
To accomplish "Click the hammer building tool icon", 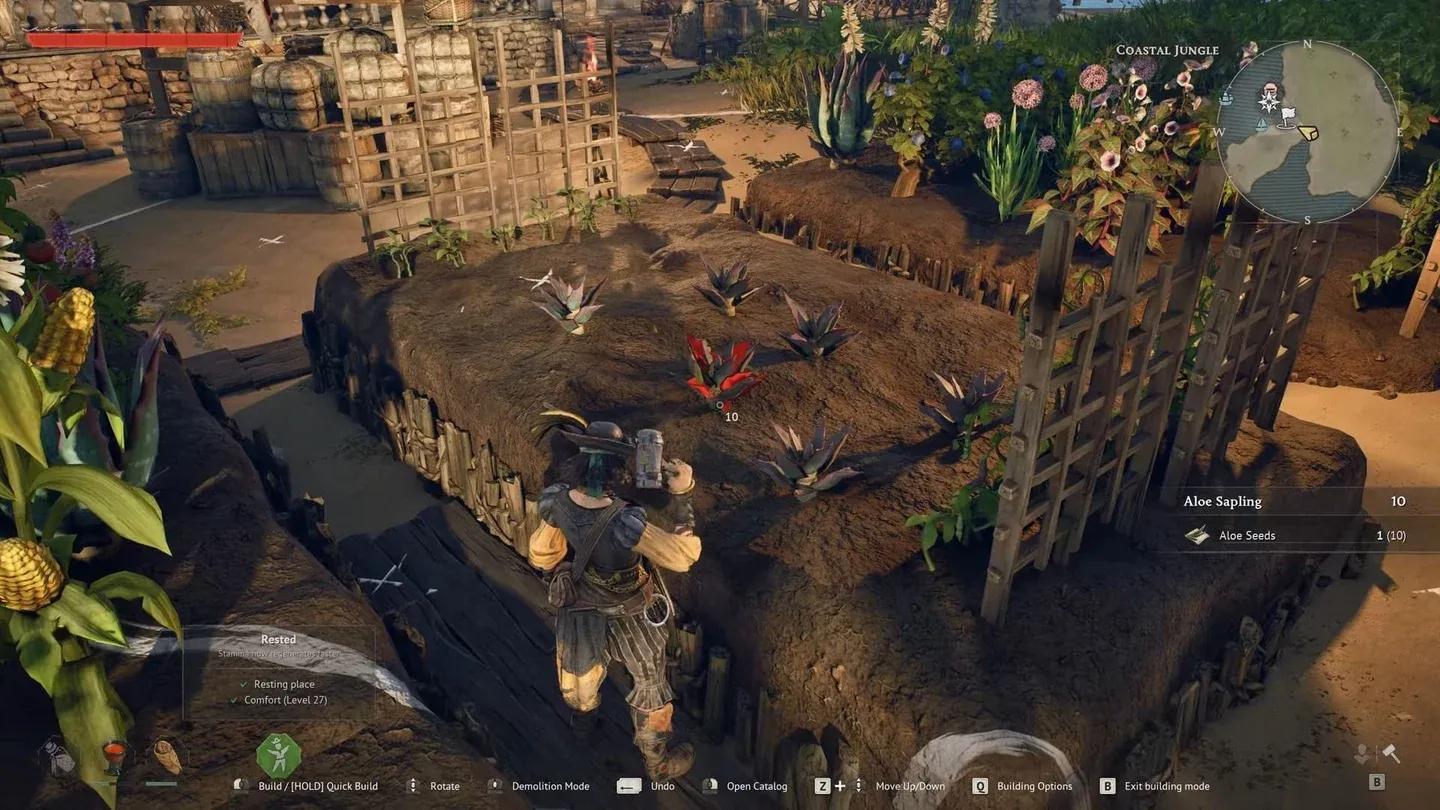I will (x=1390, y=754).
